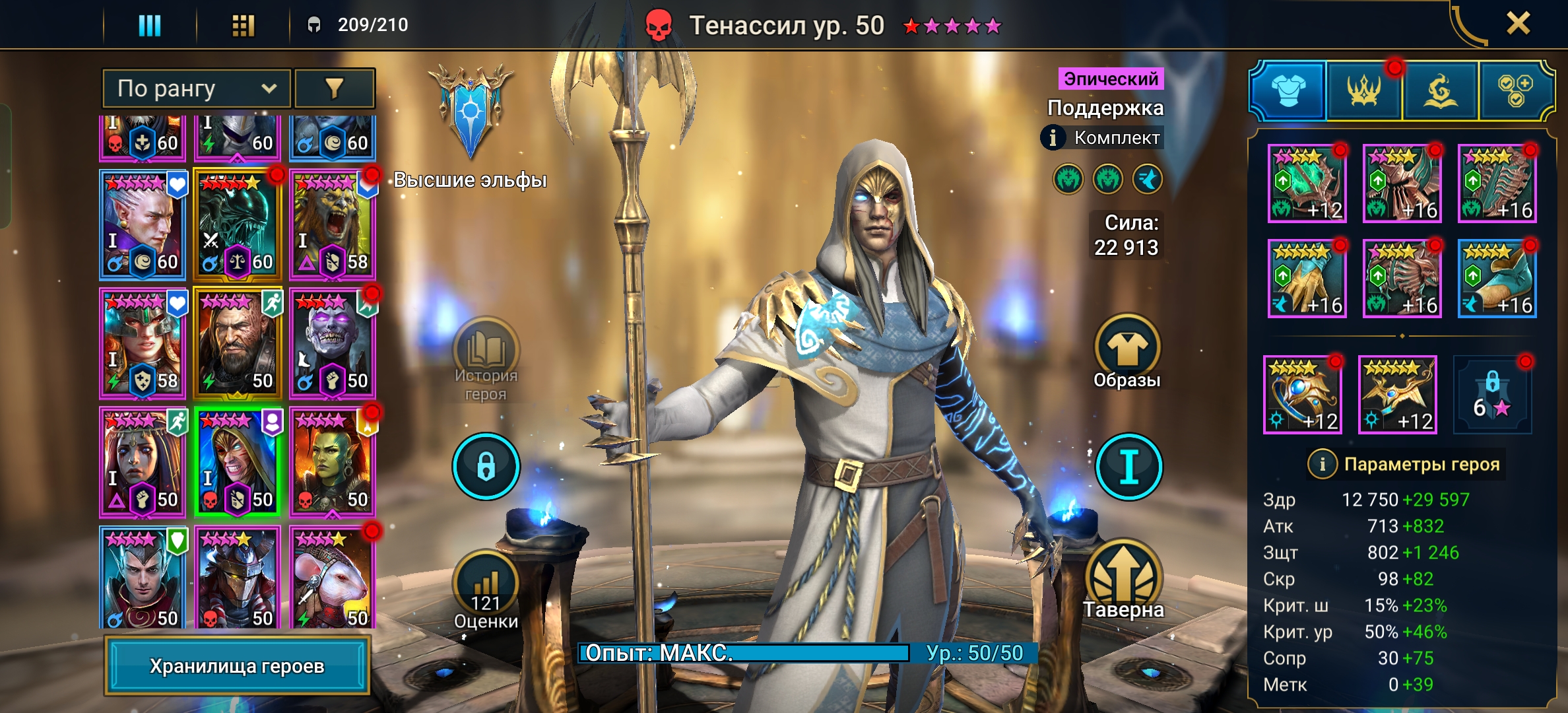Open the hero filter funnel button
Screen dimensions: 1568x713
point(334,88)
